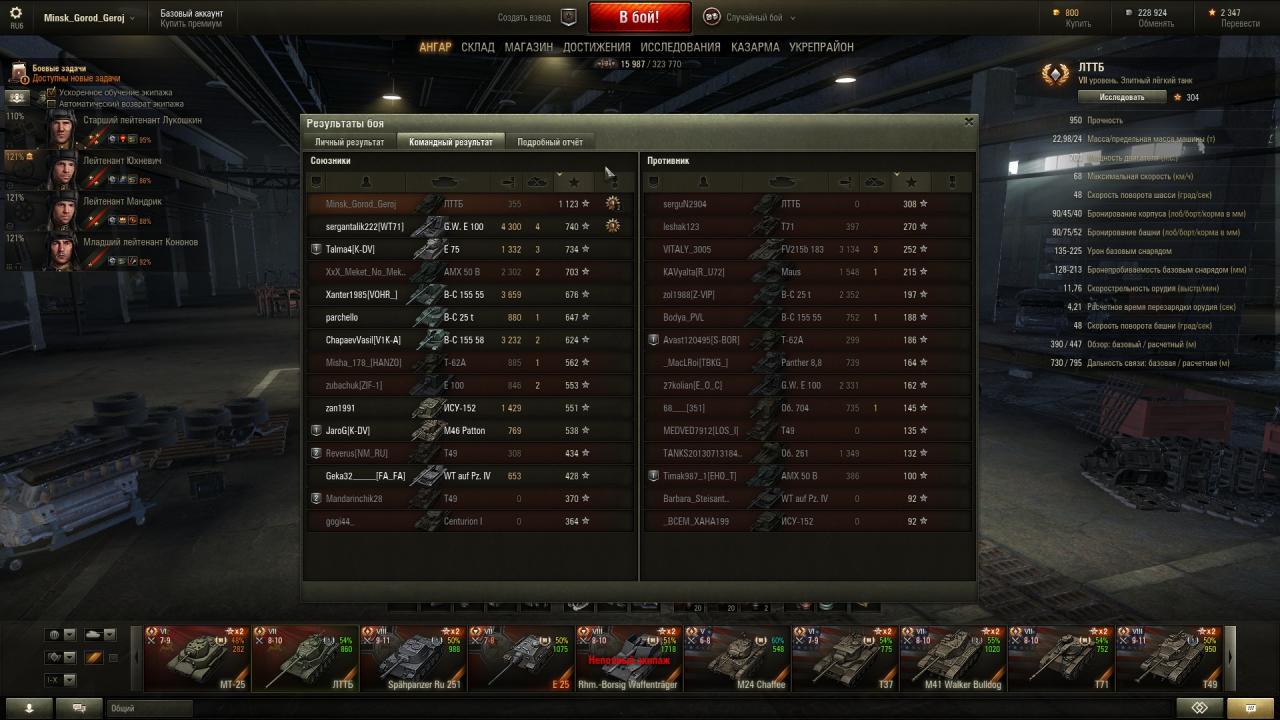Open the ИССЛЕДОВАНИЯ menu
The image size is (1280, 720).
pos(680,47)
